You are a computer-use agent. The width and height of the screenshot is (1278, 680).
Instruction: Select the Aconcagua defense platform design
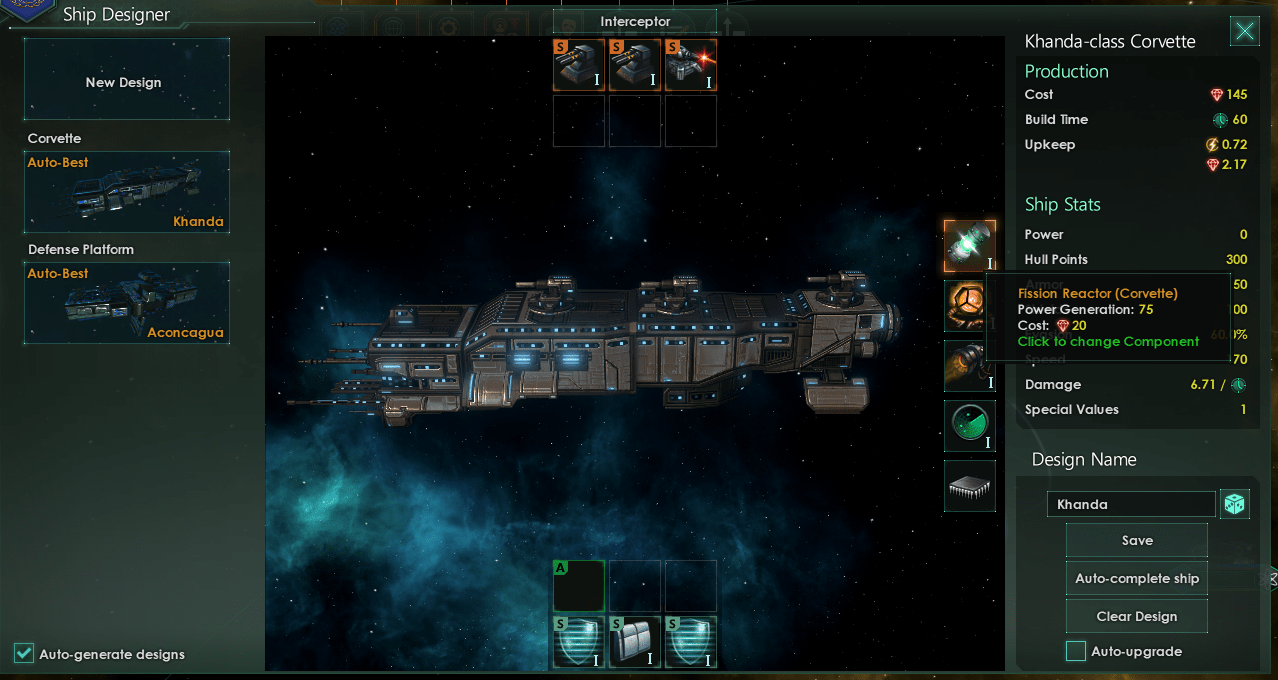[x=127, y=302]
